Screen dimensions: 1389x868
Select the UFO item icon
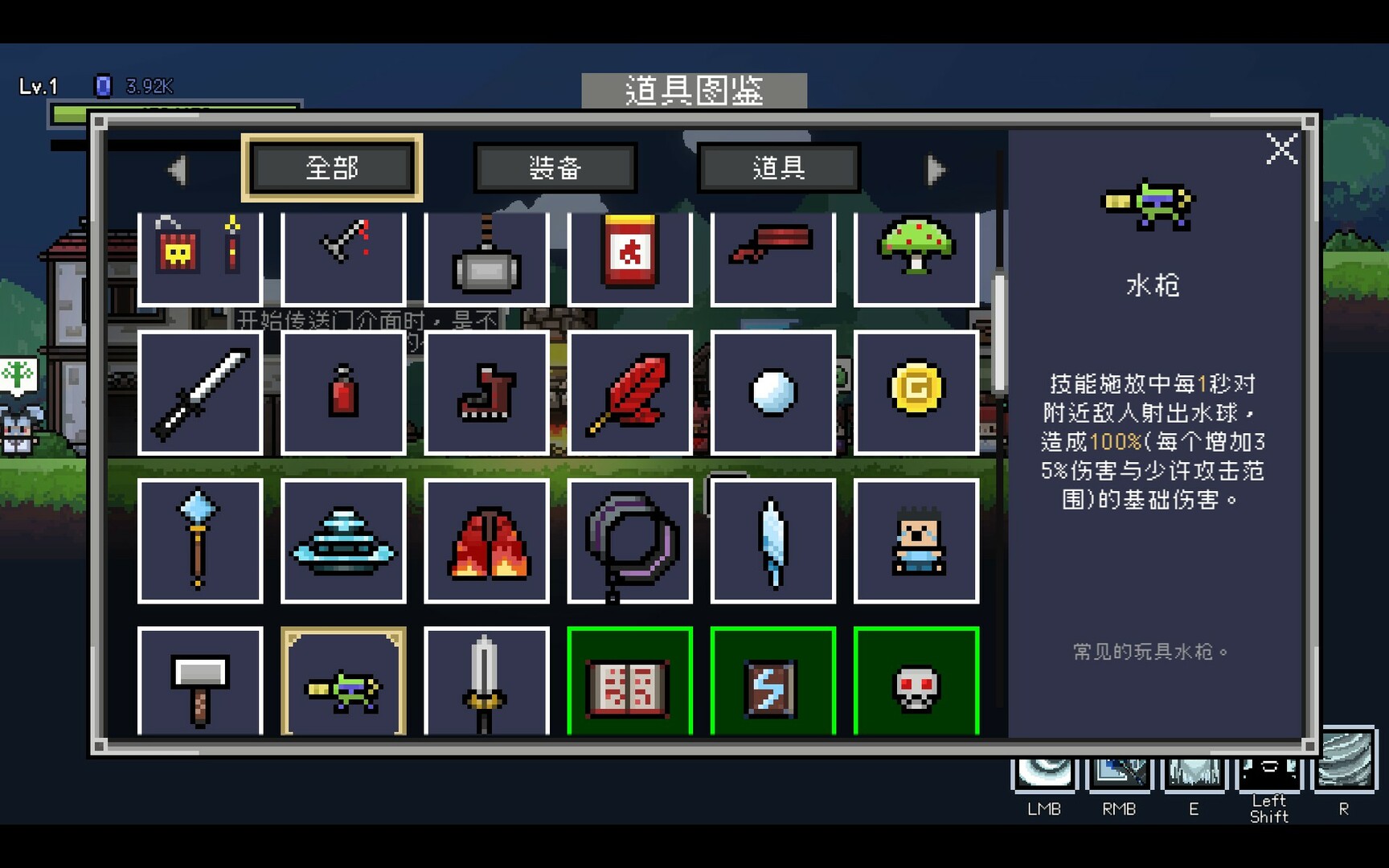pyautogui.click(x=343, y=540)
